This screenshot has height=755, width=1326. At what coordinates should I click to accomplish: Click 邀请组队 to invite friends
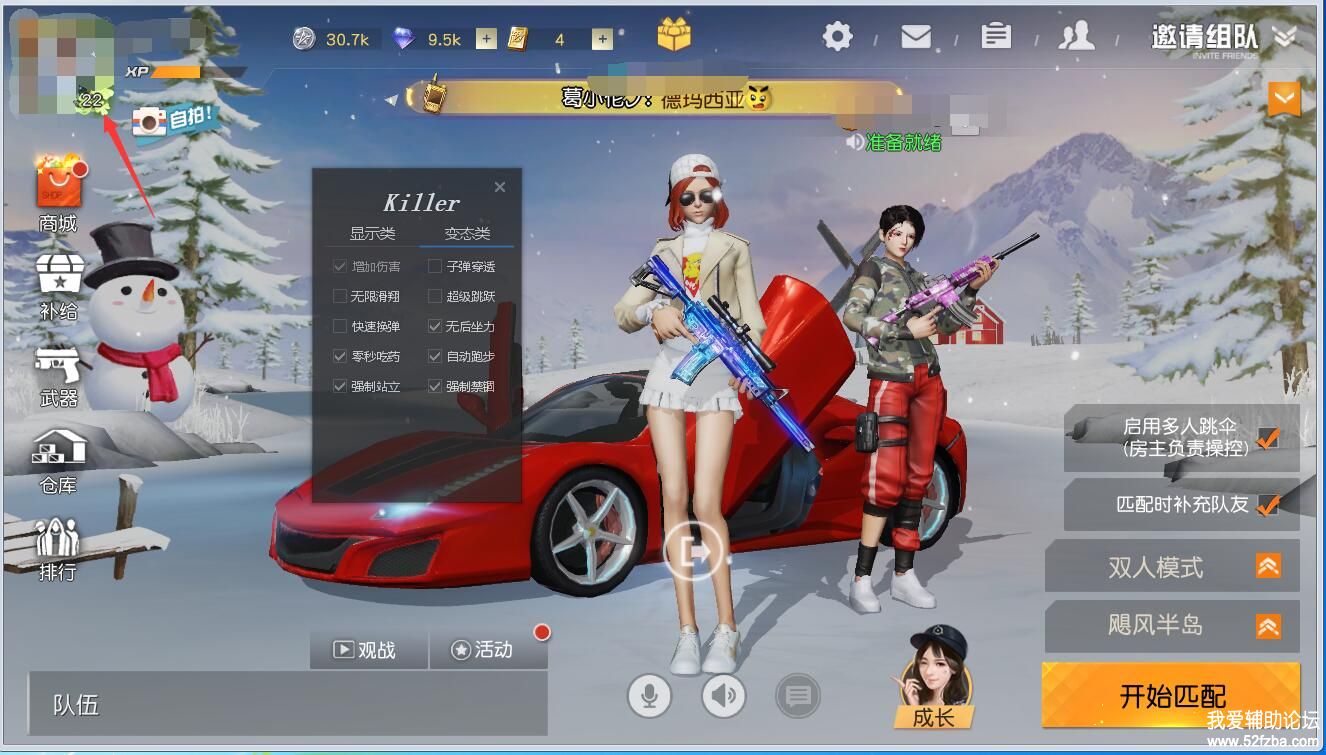(x=1204, y=37)
